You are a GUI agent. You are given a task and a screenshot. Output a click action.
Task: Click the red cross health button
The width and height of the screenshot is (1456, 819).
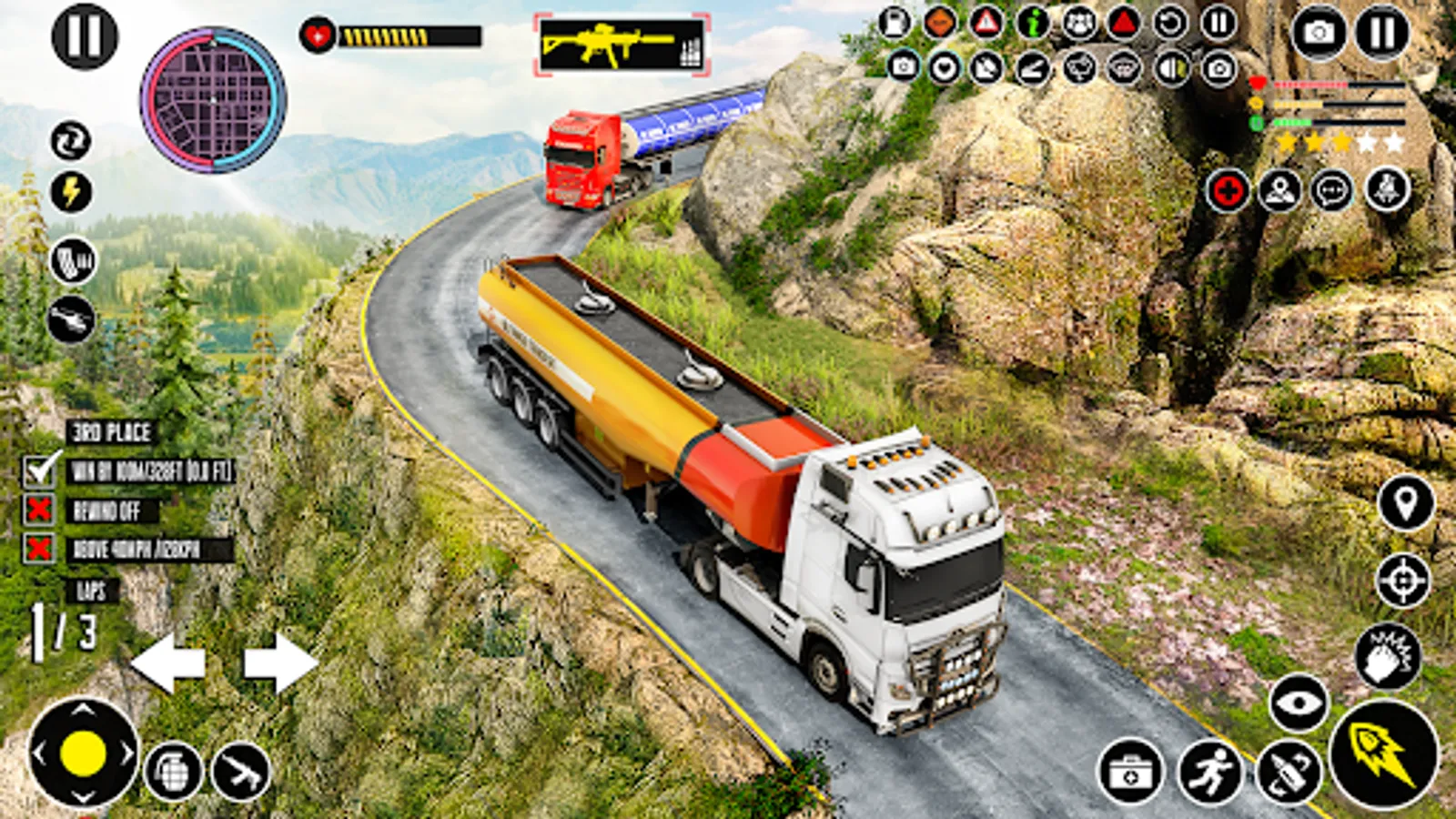pyautogui.click(x=1228, y=192)
